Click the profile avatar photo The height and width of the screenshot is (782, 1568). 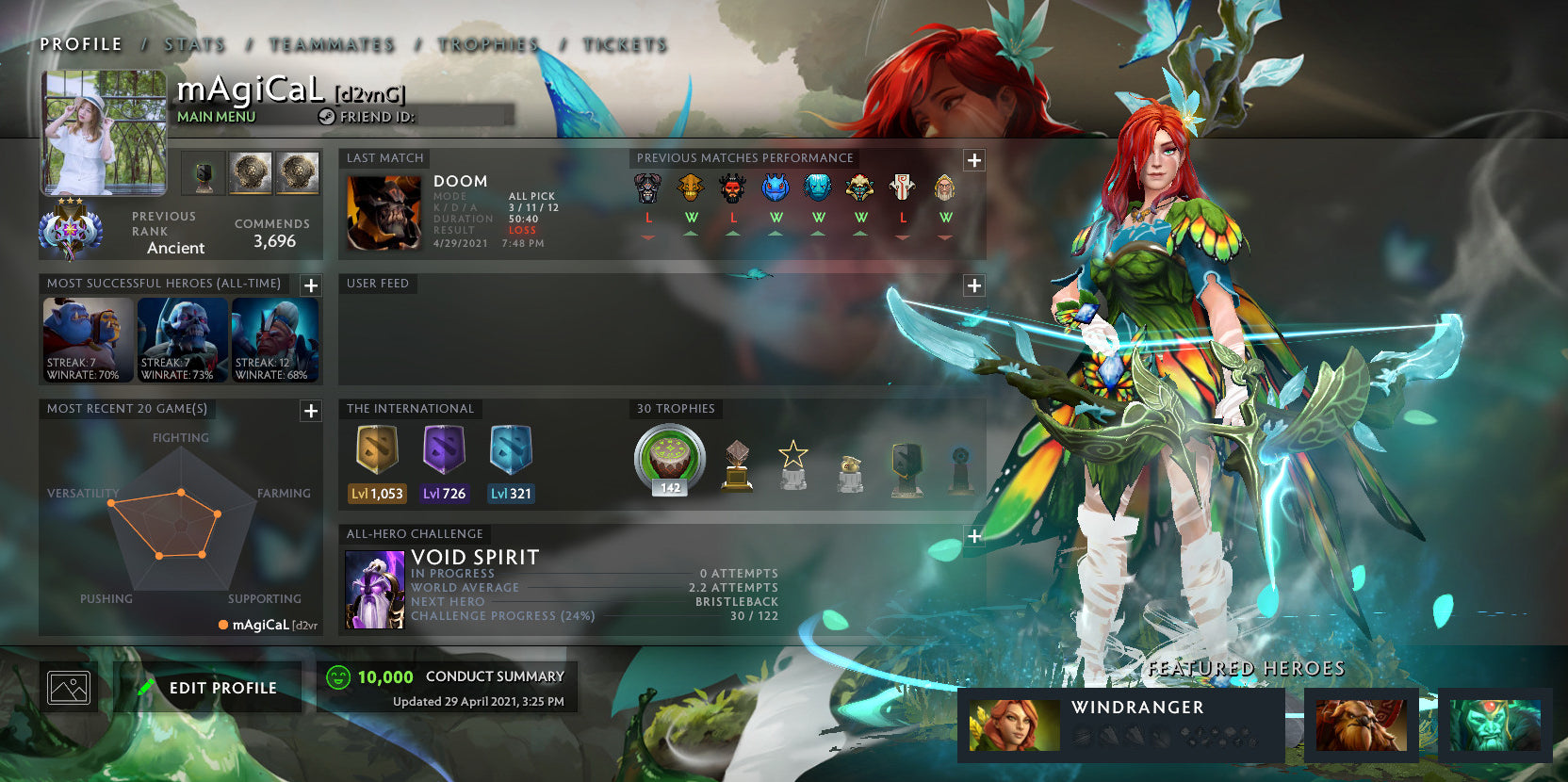(x=102, y=132)
